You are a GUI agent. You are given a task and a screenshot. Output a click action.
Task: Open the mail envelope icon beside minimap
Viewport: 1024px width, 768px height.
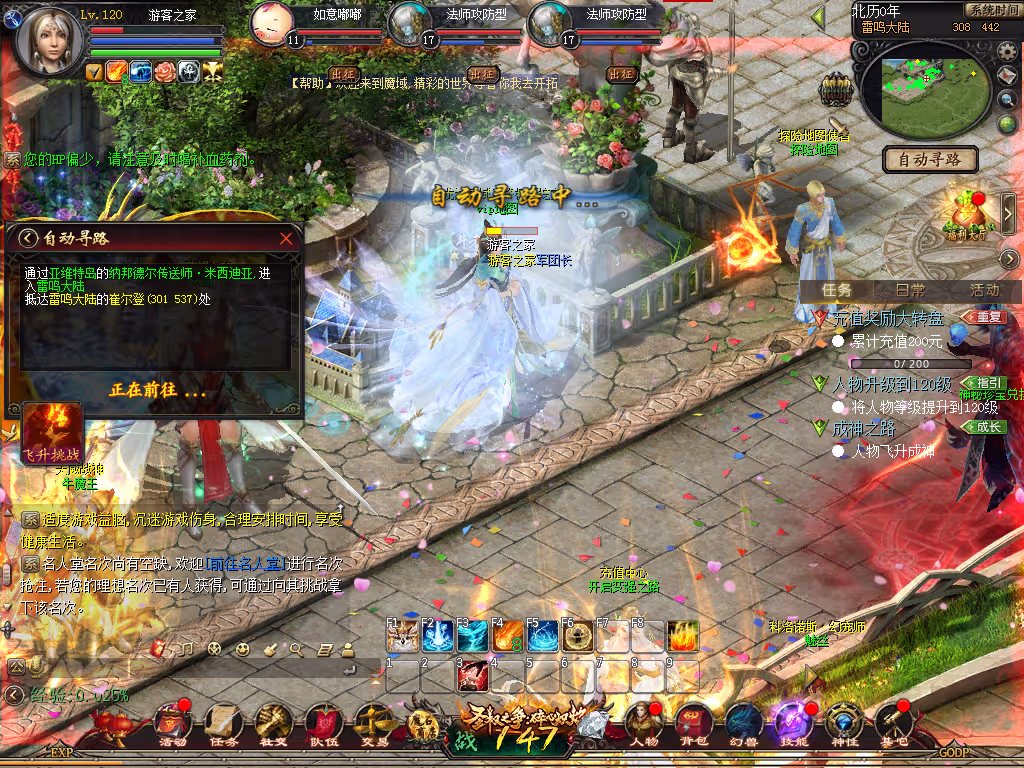[x=1007, y=75]
